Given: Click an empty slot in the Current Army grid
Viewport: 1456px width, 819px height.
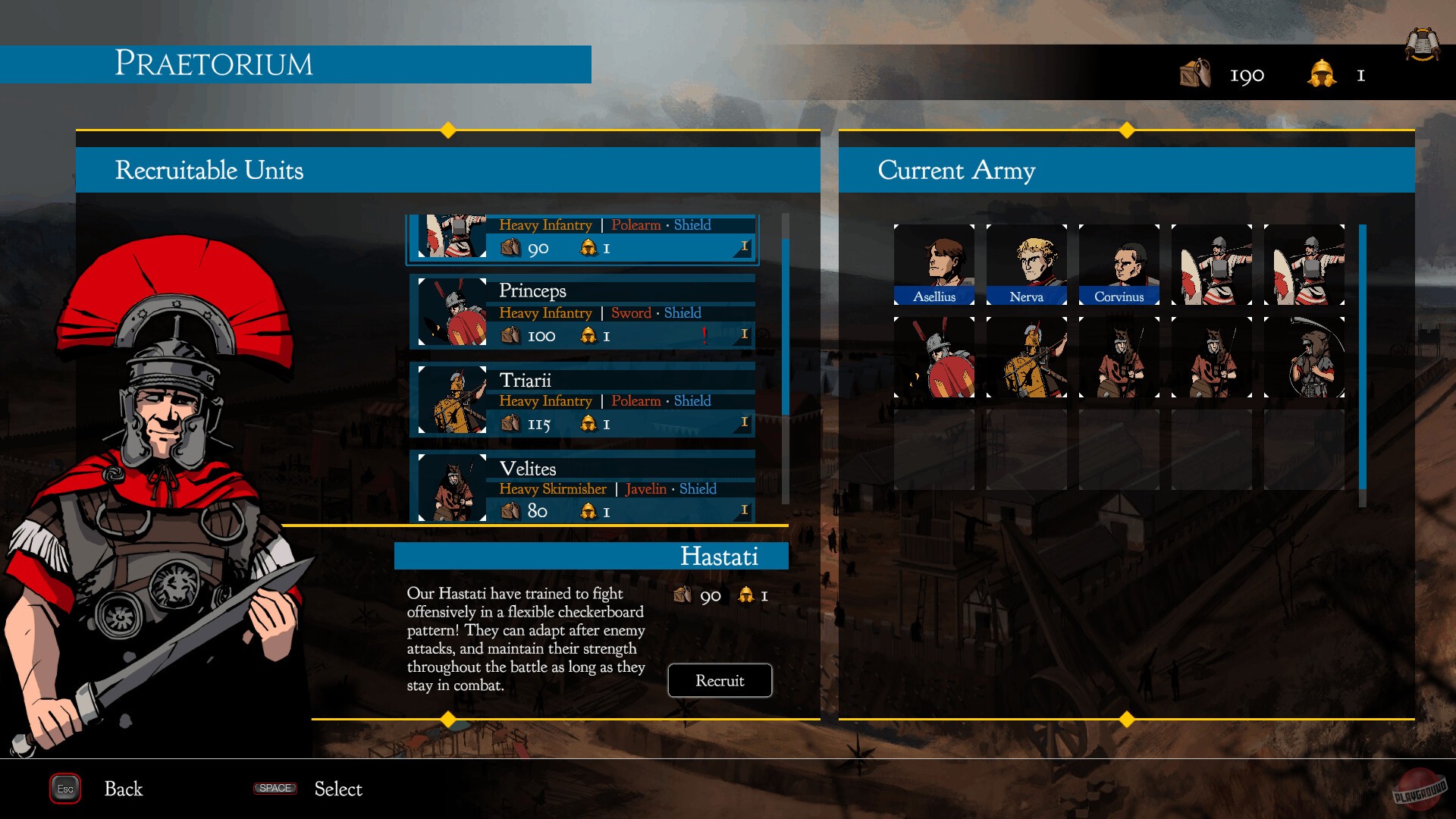Looking at the screenshot, I should tap(934, 449).
